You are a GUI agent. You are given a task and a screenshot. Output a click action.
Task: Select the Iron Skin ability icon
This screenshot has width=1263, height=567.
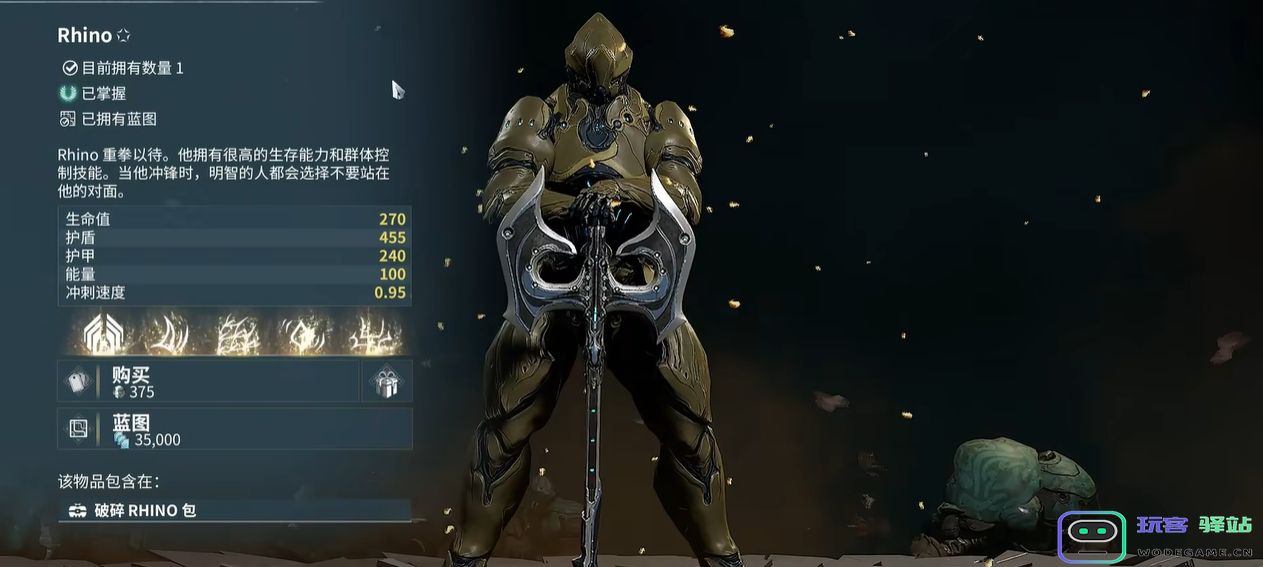click(x=236, y=334)
